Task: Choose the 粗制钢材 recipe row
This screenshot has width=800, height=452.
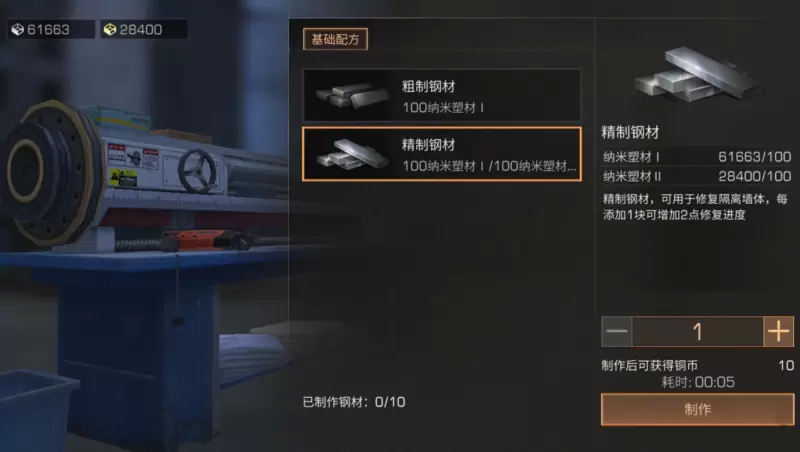Action: 441,96
